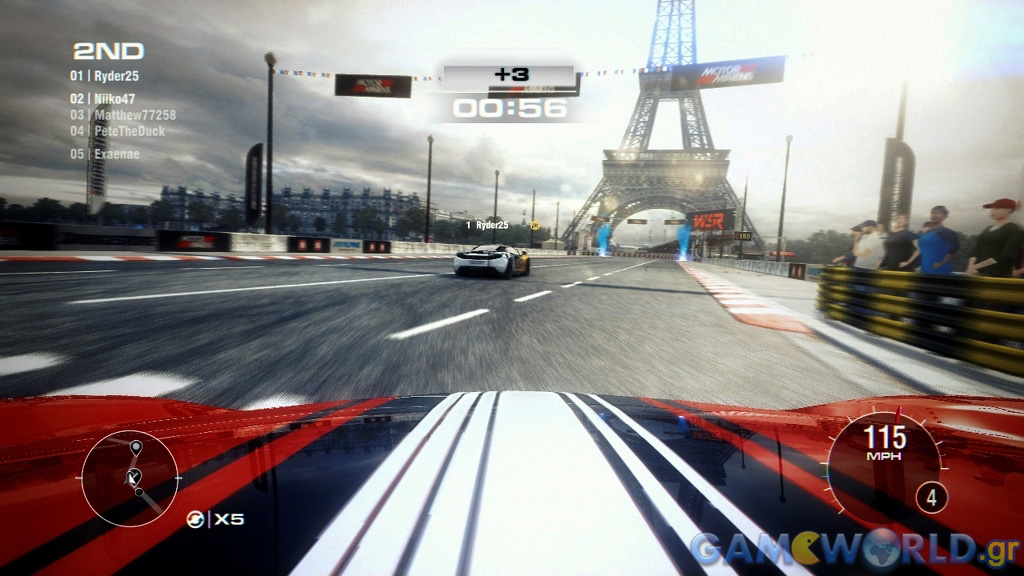
Task: Select Ryder25 in the leaderboard
Action: click(x=116, y=76)
